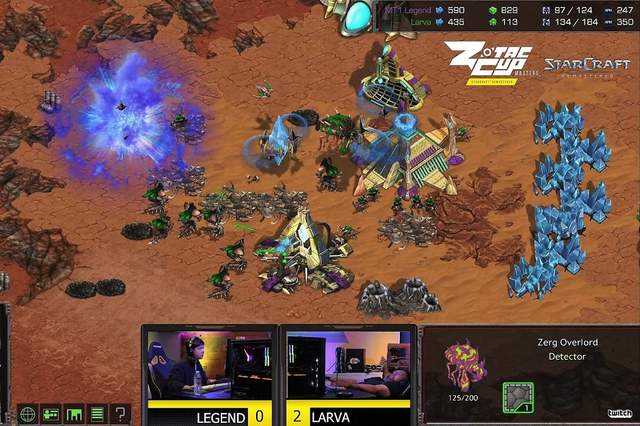Image resolution: width=640 pixels, height=426 pixels.
Task: Click the Zerg Overlord portrait
Action: point(465,367)
